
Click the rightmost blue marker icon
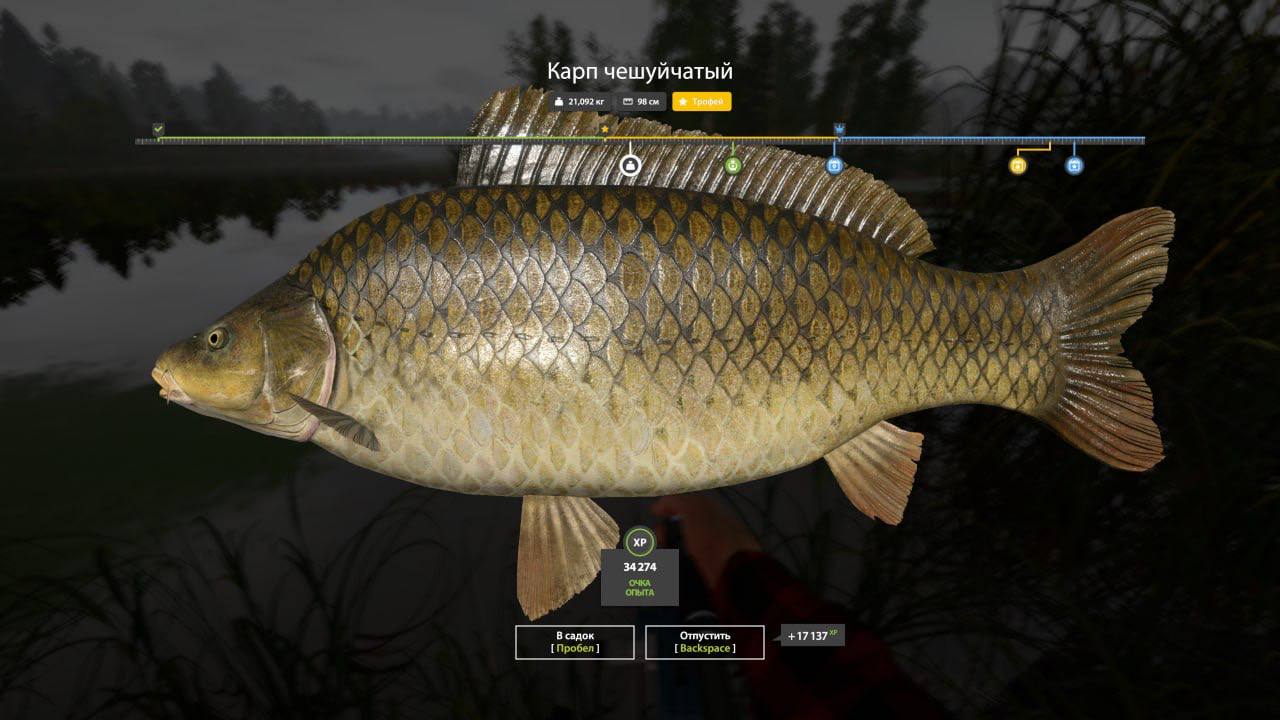tap(1074, 165)
